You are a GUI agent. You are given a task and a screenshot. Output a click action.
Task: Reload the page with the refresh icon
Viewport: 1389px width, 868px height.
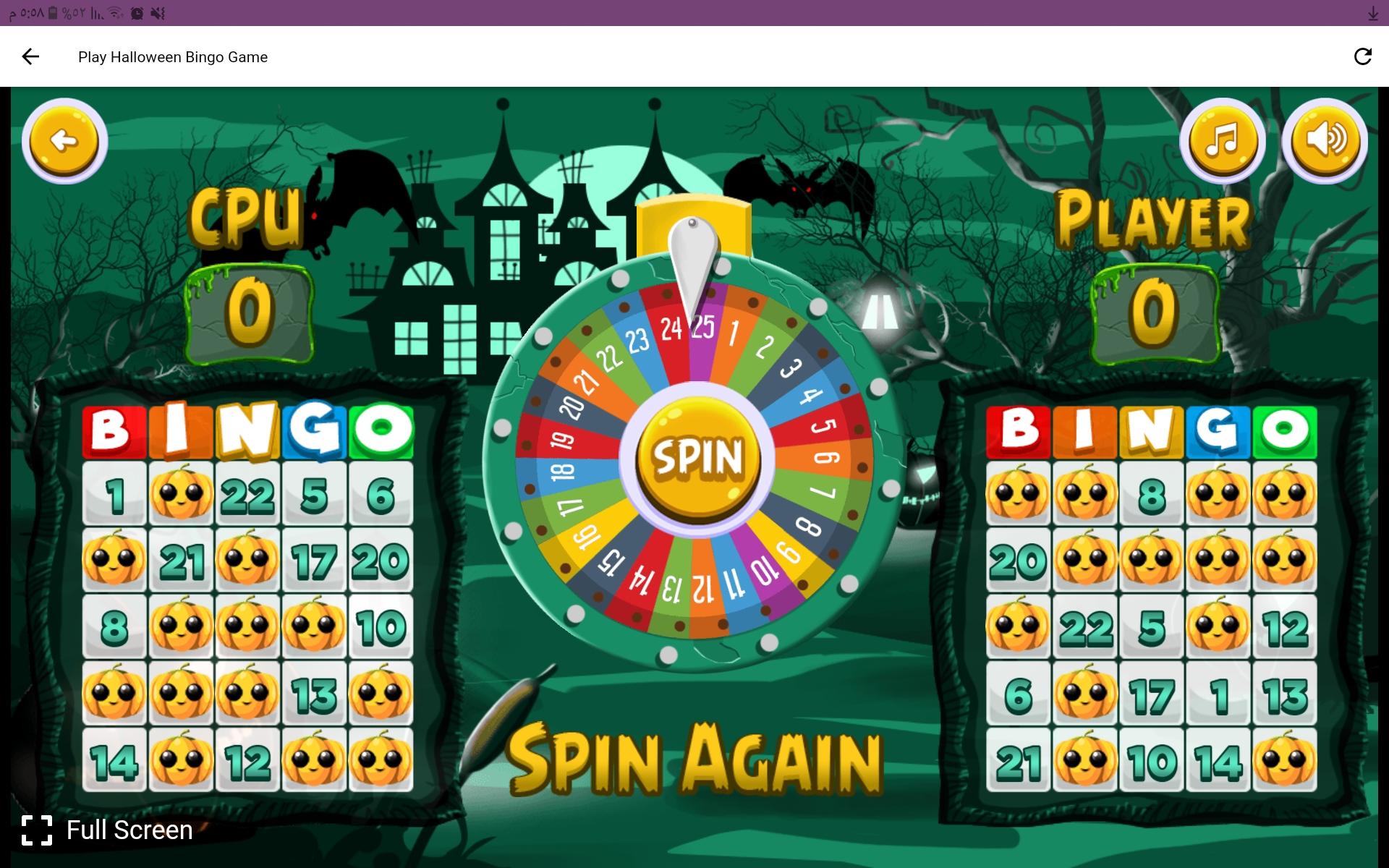click(1363, 56)
